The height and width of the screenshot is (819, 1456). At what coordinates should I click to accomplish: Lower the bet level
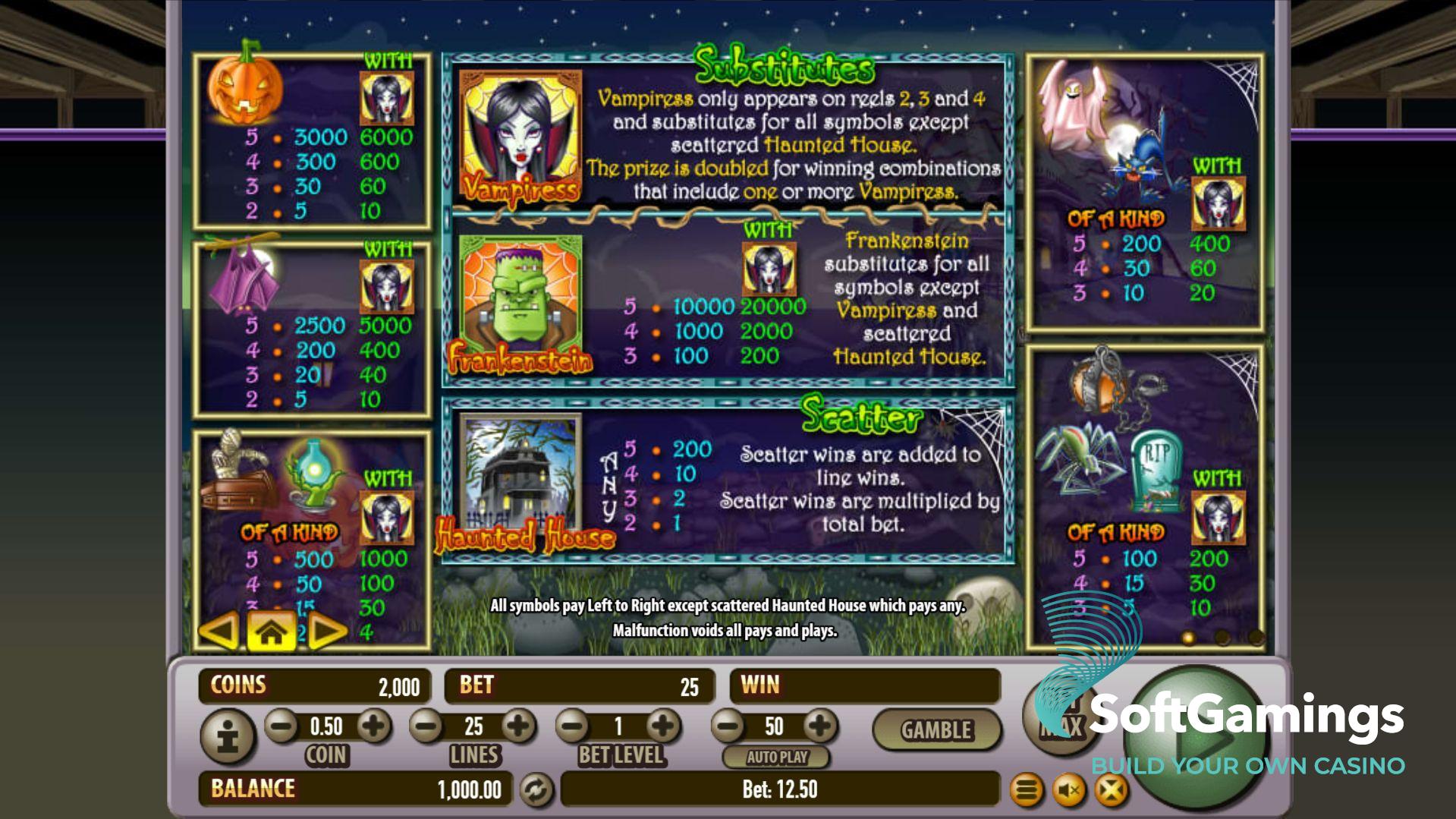click(x=573, y=726)
